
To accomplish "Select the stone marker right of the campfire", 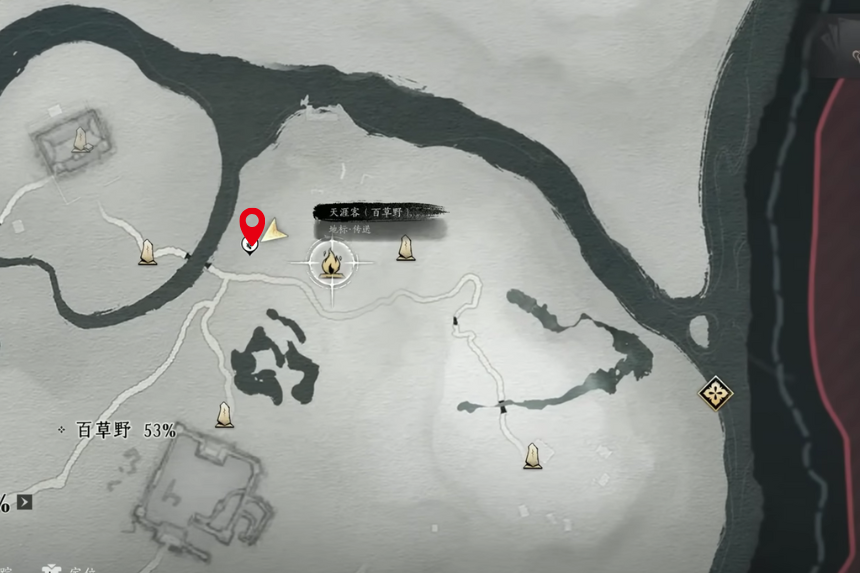I will [x=405, y=247].
